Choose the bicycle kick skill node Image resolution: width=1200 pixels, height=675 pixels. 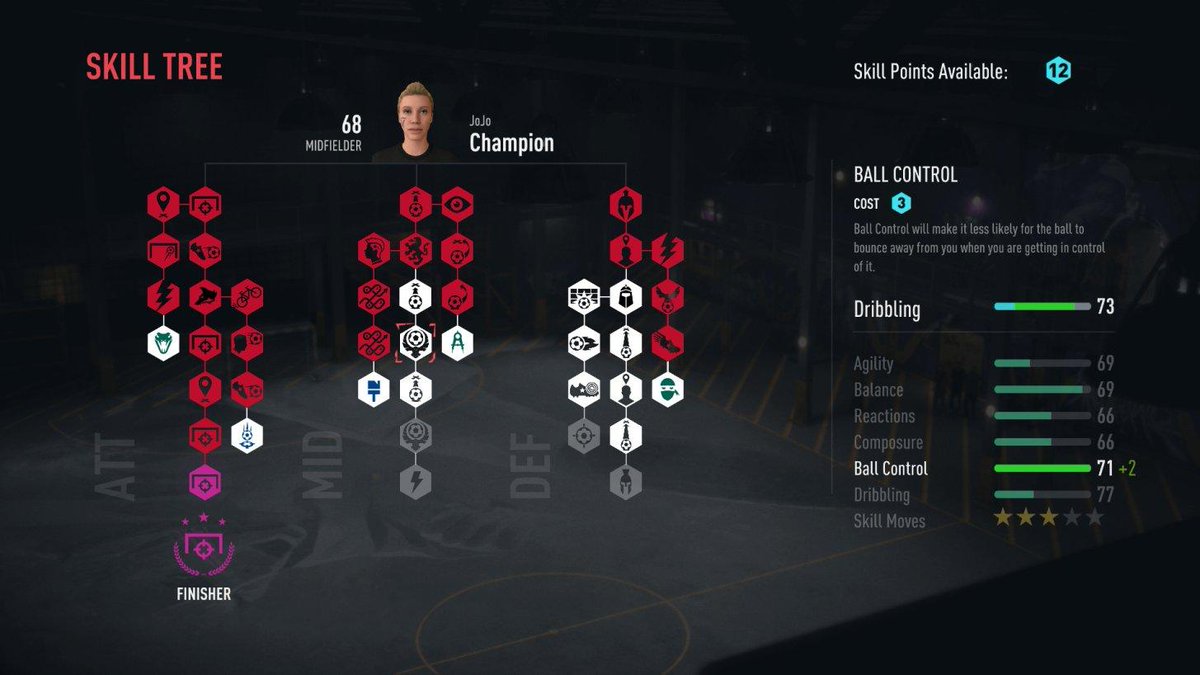pyautogui.click(x=246, y=296)
